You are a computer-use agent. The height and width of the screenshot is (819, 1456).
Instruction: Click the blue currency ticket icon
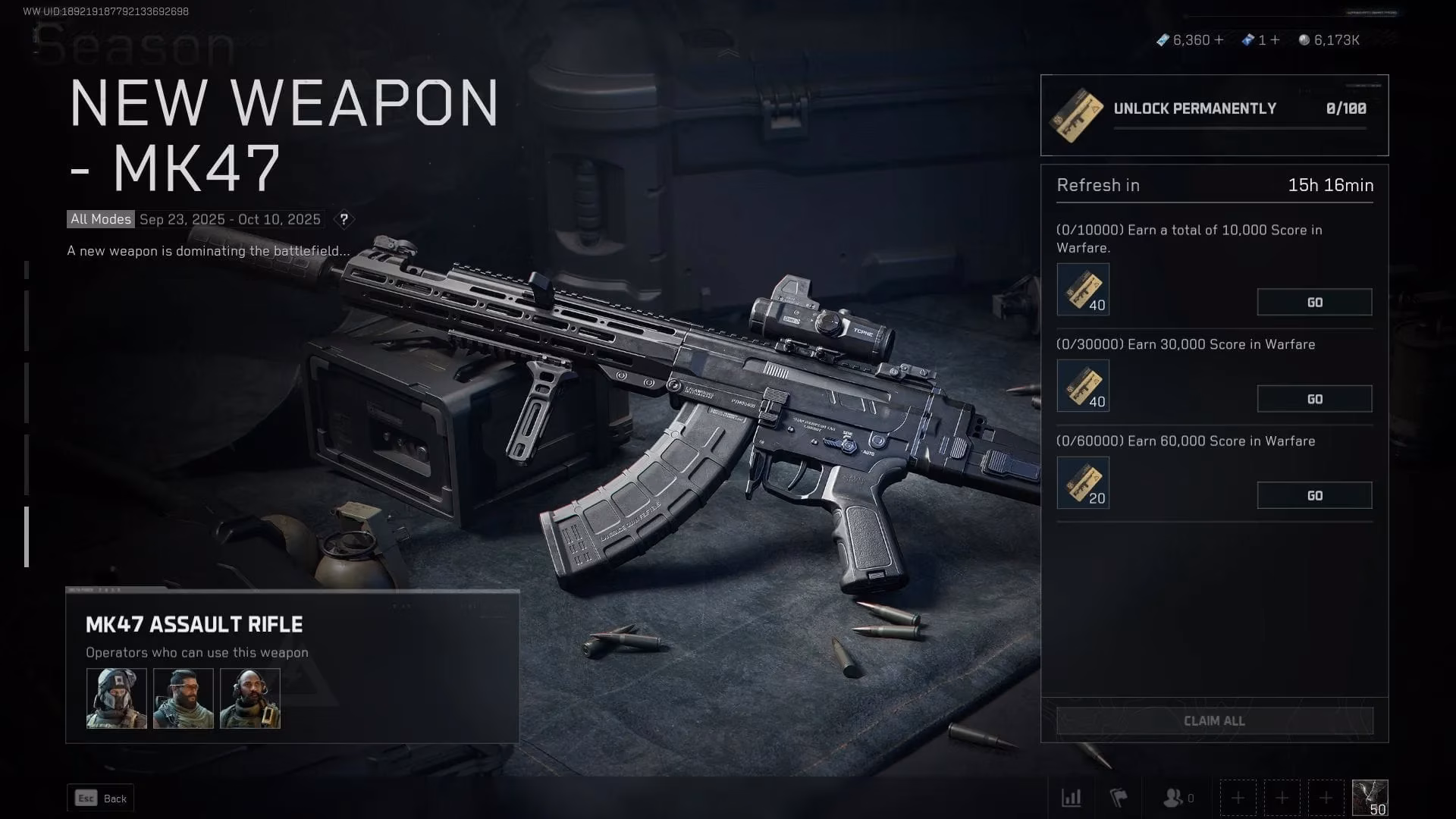coord(1248,40)
